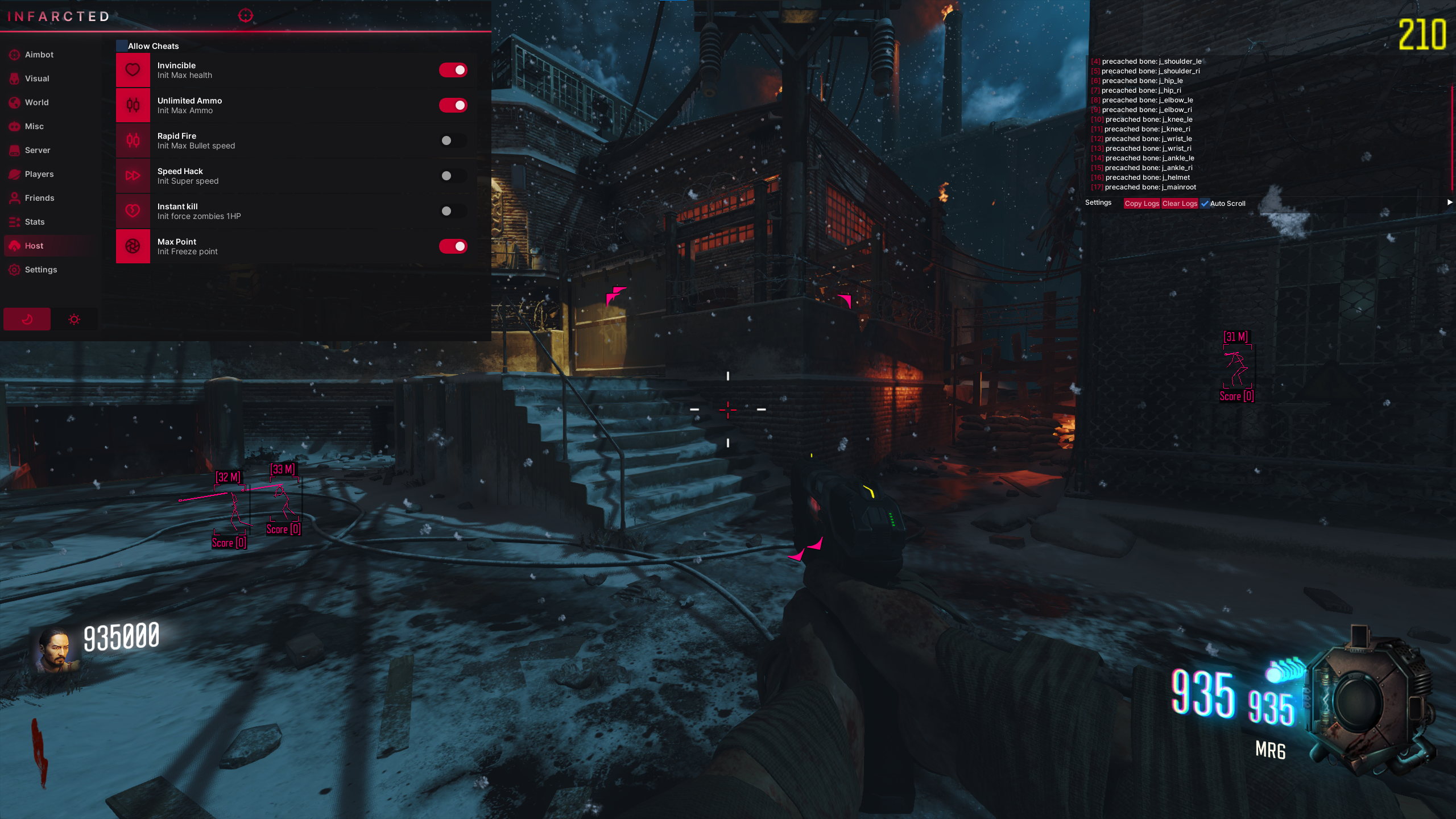
Task: Clear the log with Clear Logs
Action: pyautogui.click(x=1180, y=204)
